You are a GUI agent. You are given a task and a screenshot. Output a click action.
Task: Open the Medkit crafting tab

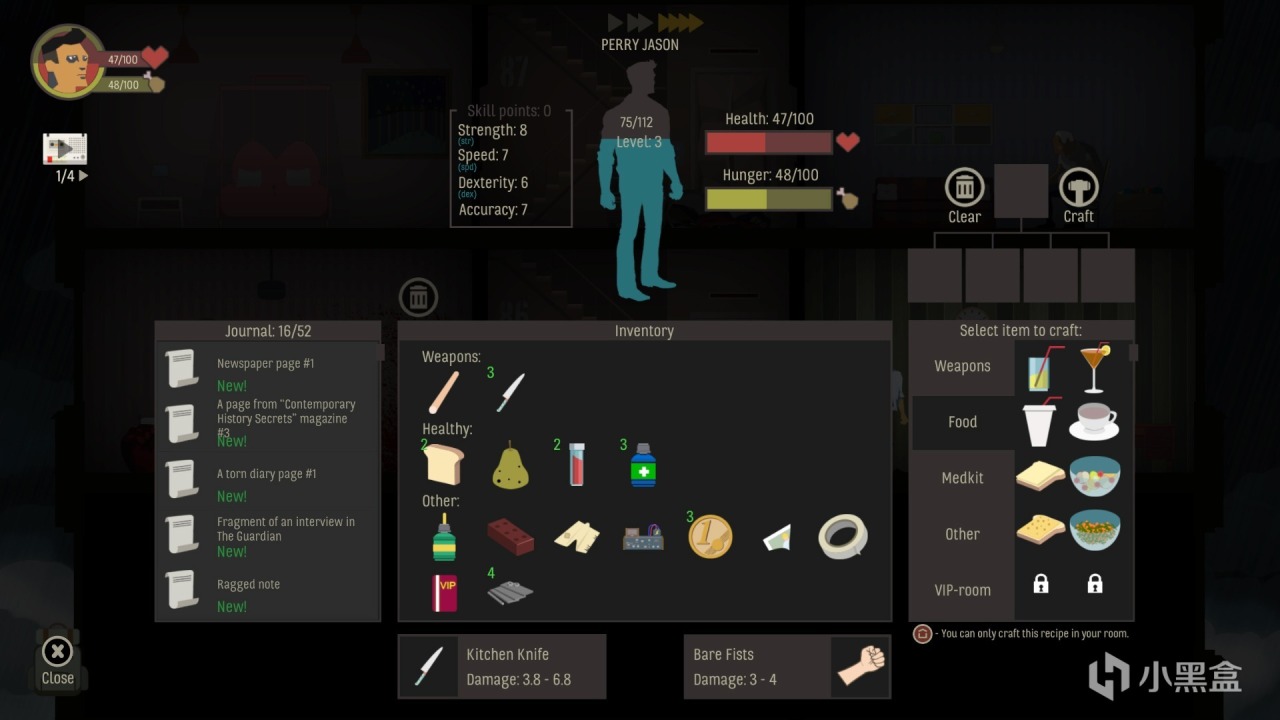(961, 477)
